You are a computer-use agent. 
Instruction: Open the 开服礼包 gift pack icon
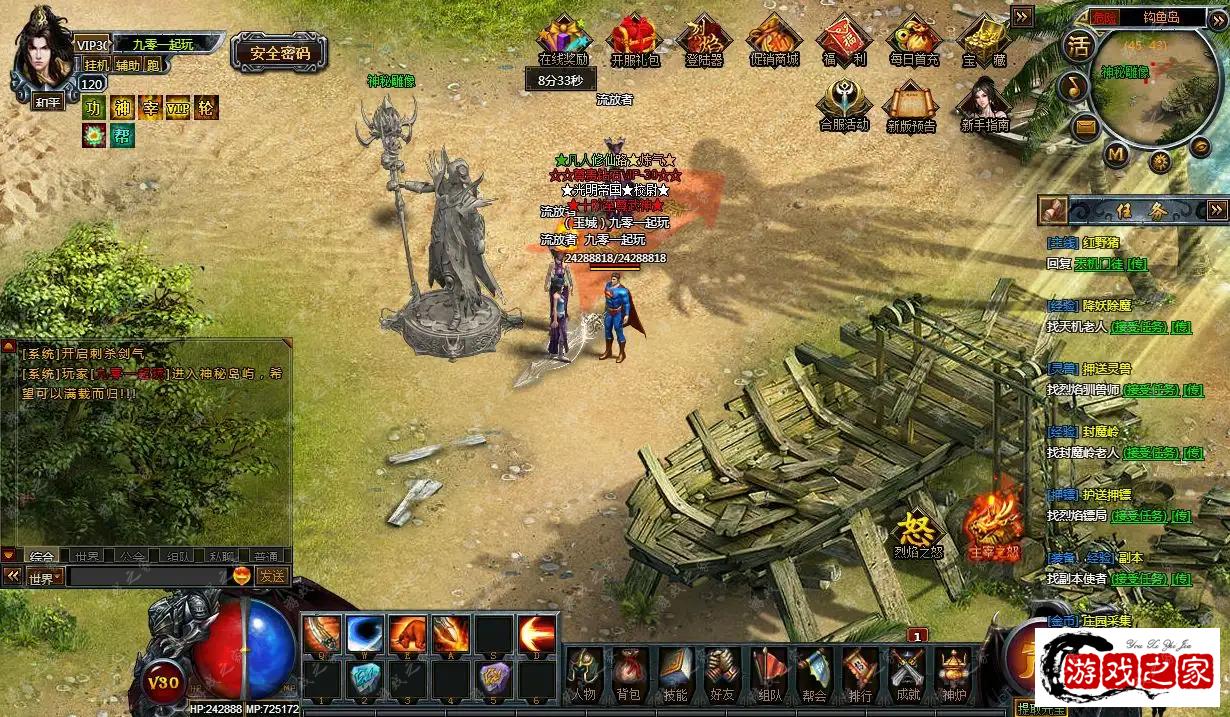[x=635, y=40]
